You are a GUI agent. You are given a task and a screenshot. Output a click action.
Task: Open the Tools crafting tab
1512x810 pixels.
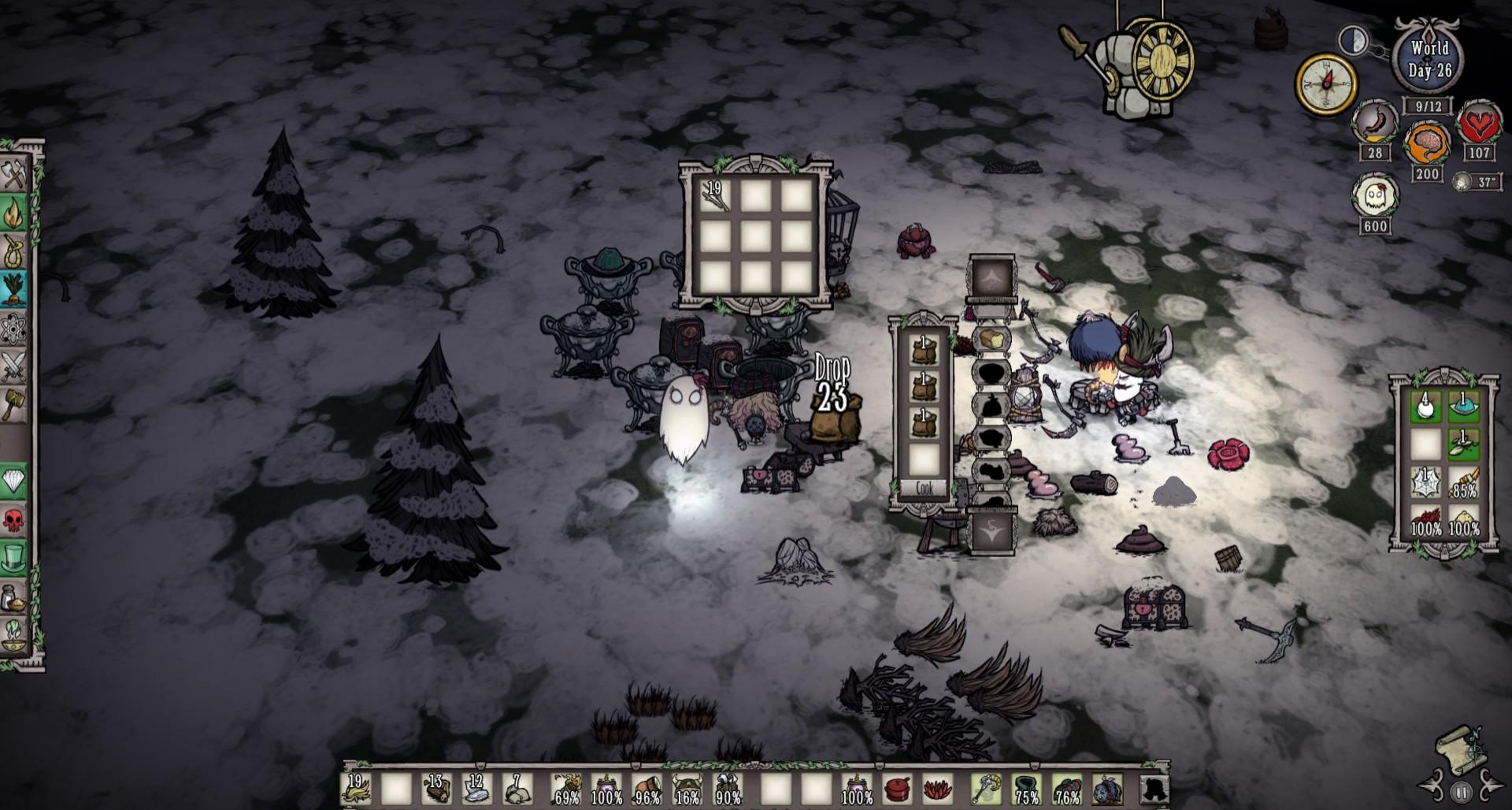(15, 174)
